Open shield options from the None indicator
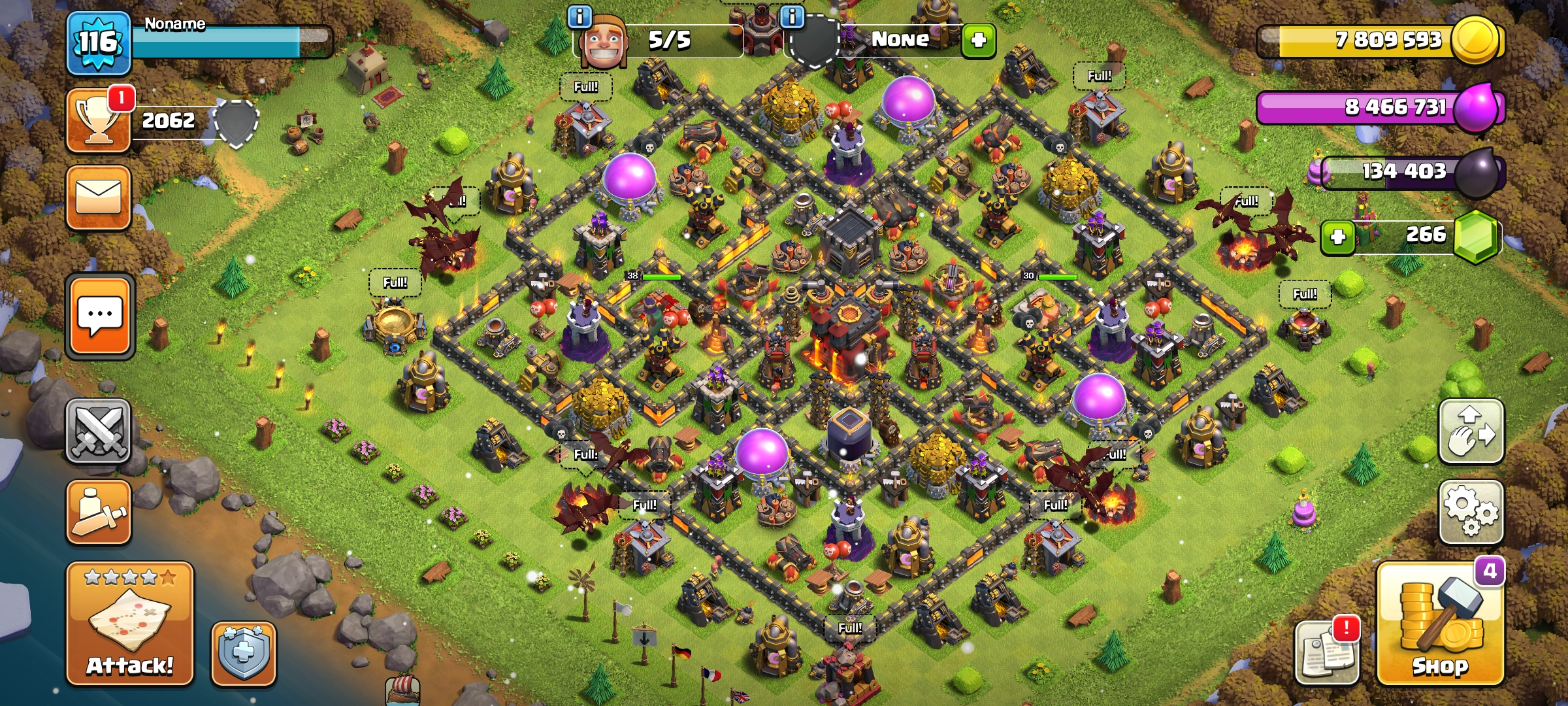This screenshot has width=1568, height=706. [x=902, y=39]
